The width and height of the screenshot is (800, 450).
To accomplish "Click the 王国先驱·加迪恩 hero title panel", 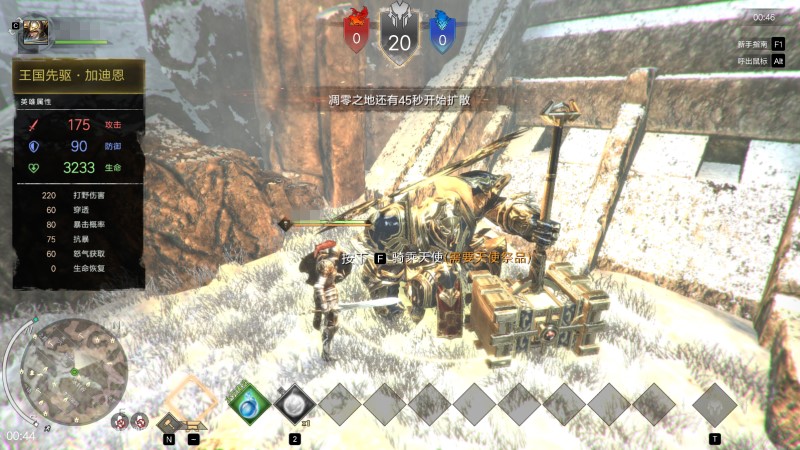I will point(80,76).
